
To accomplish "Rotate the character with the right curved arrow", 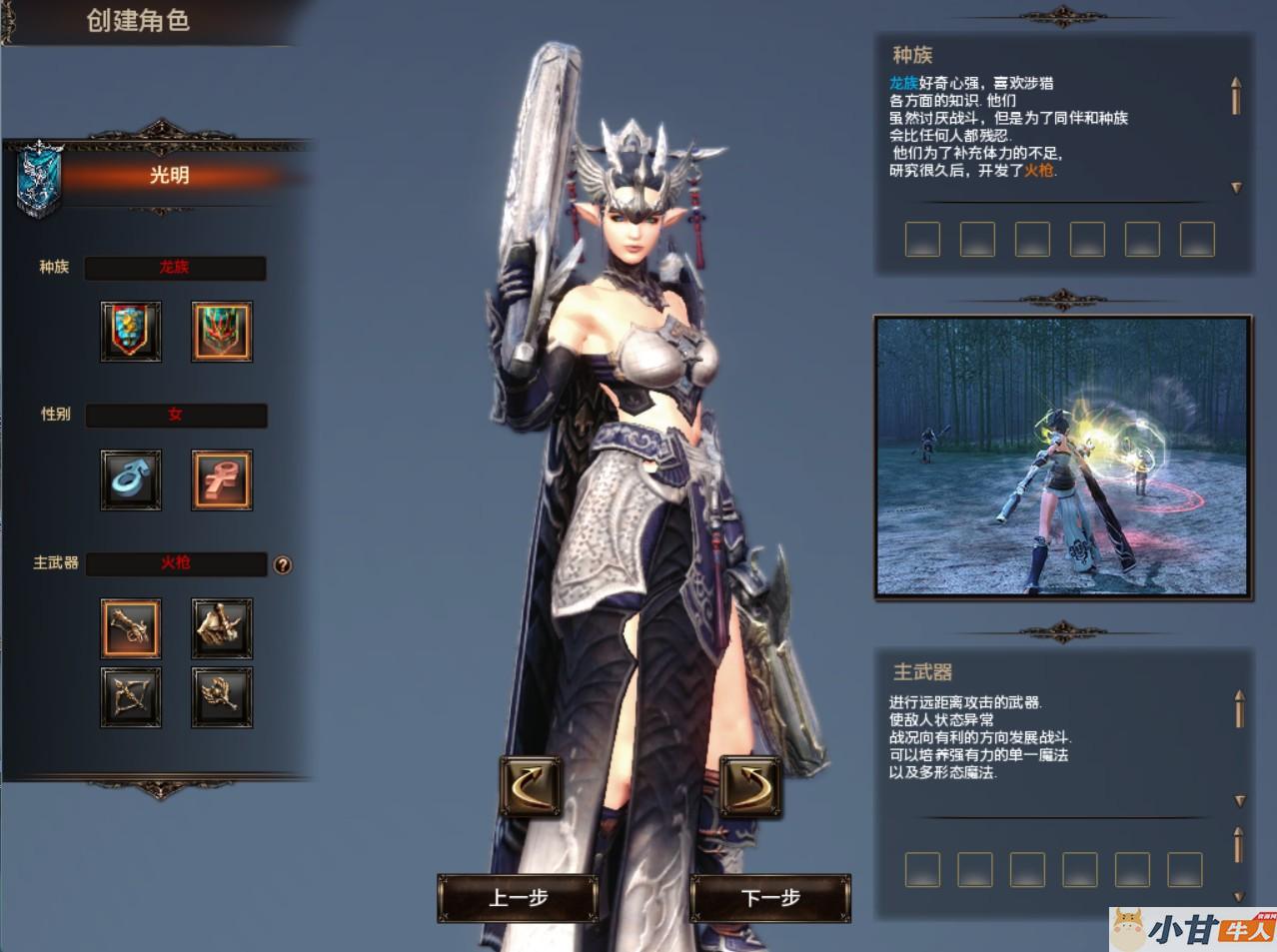I will tap(749, 785).
